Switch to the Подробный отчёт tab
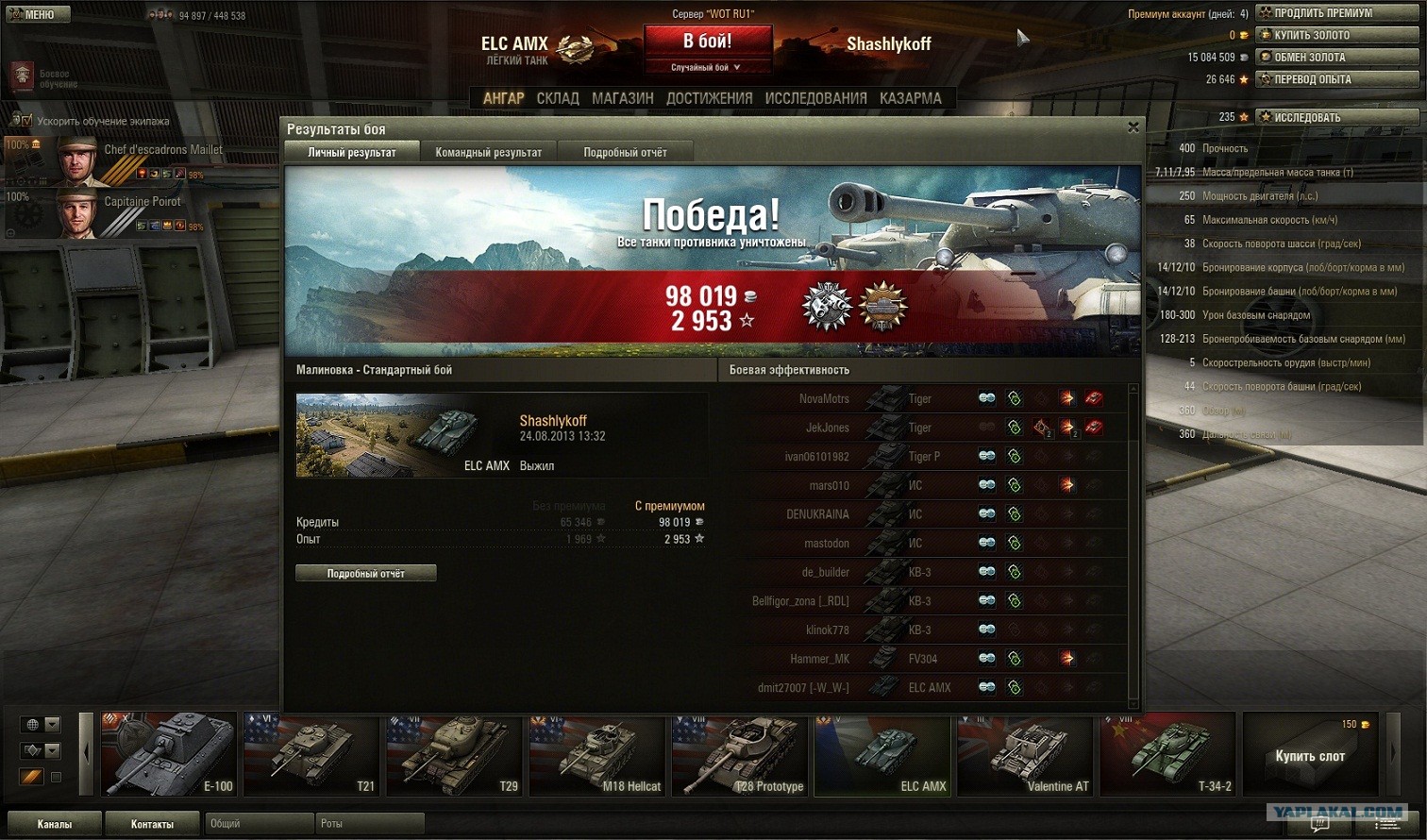Screen dimensions: 1427x840 (x=625, y=152)
